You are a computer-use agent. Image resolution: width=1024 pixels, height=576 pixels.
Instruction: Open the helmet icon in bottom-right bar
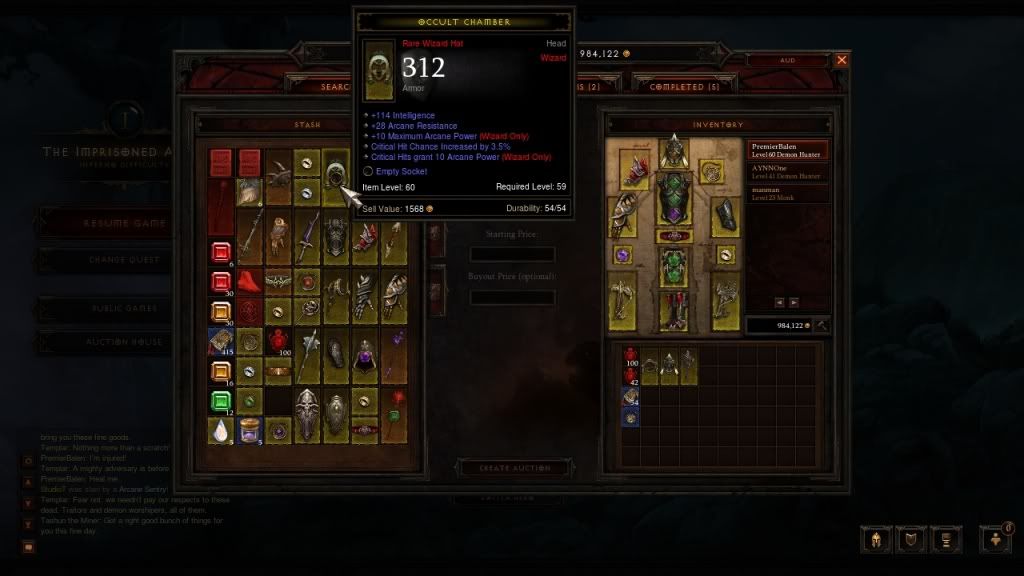875,539
